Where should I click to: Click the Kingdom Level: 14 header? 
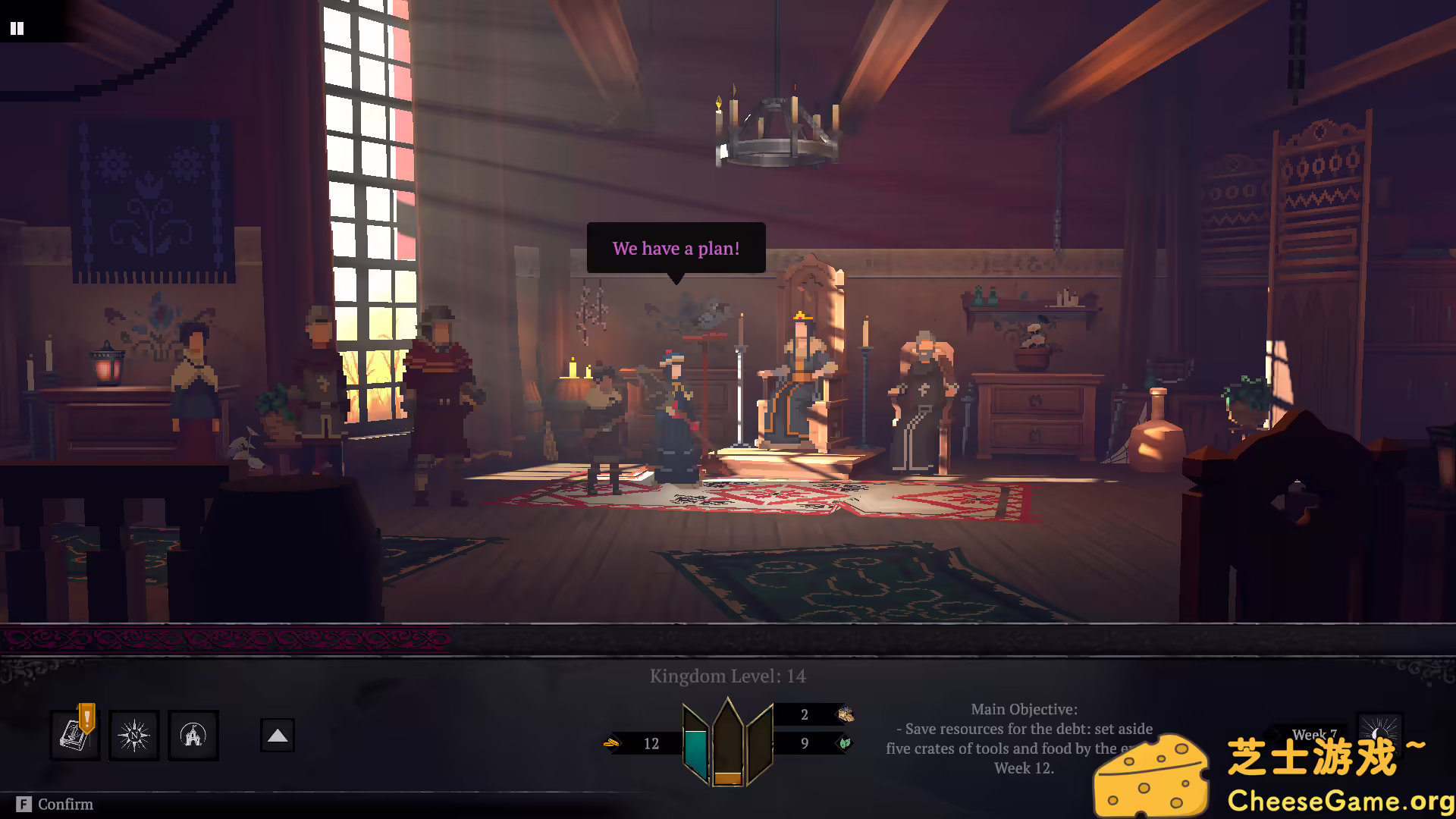tap(727, 676)
